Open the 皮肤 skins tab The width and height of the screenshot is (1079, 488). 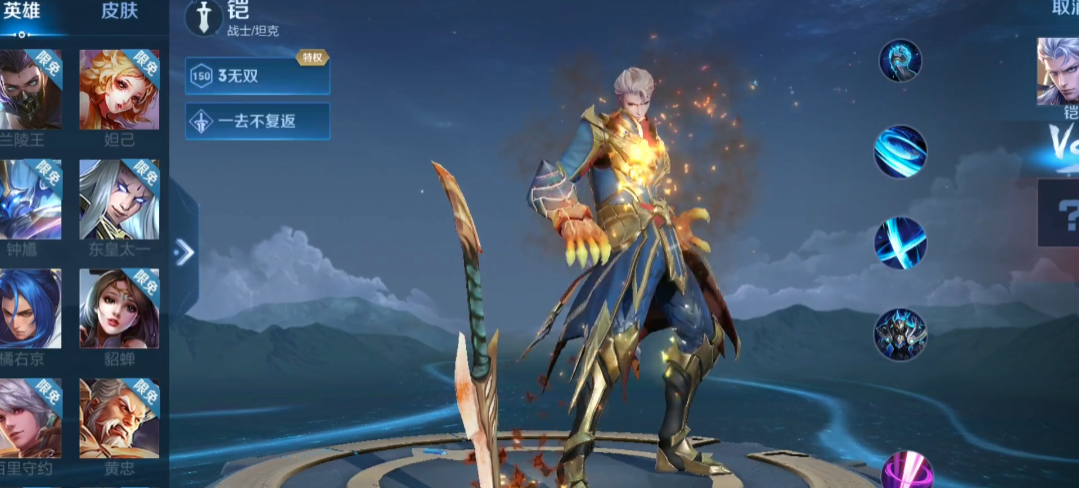point(120,12)
